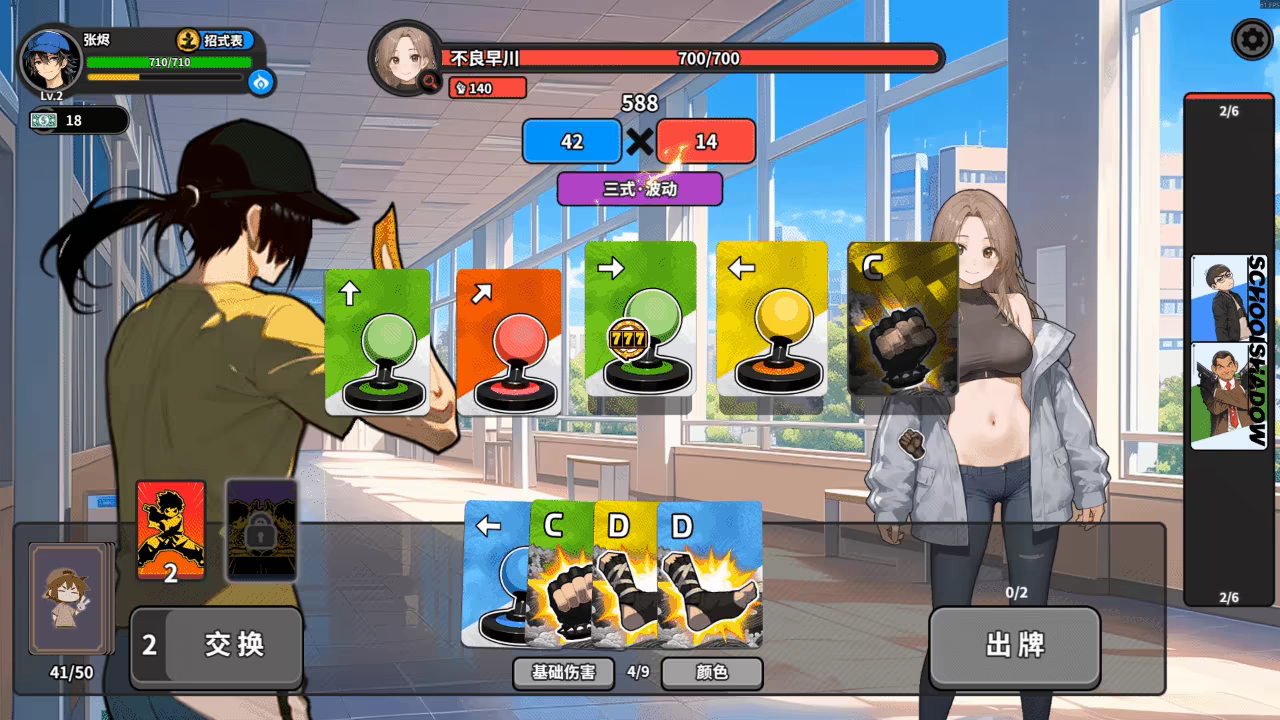Screen dimensions: 1280x720
Task: Inspect enemy 不良早川 portrait
Action: click(x=406, y=57)
